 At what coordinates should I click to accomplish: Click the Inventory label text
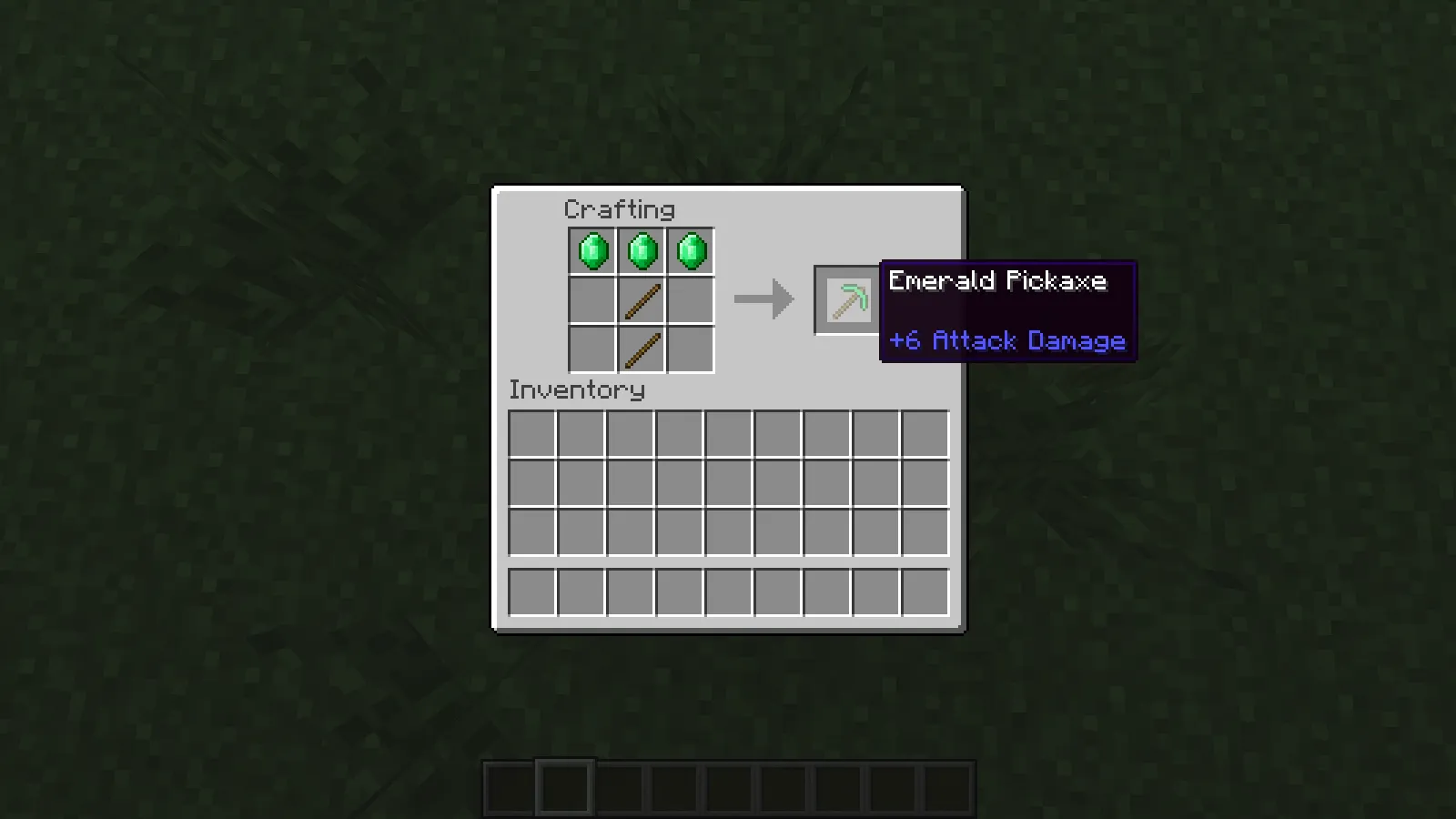[577, 389]
